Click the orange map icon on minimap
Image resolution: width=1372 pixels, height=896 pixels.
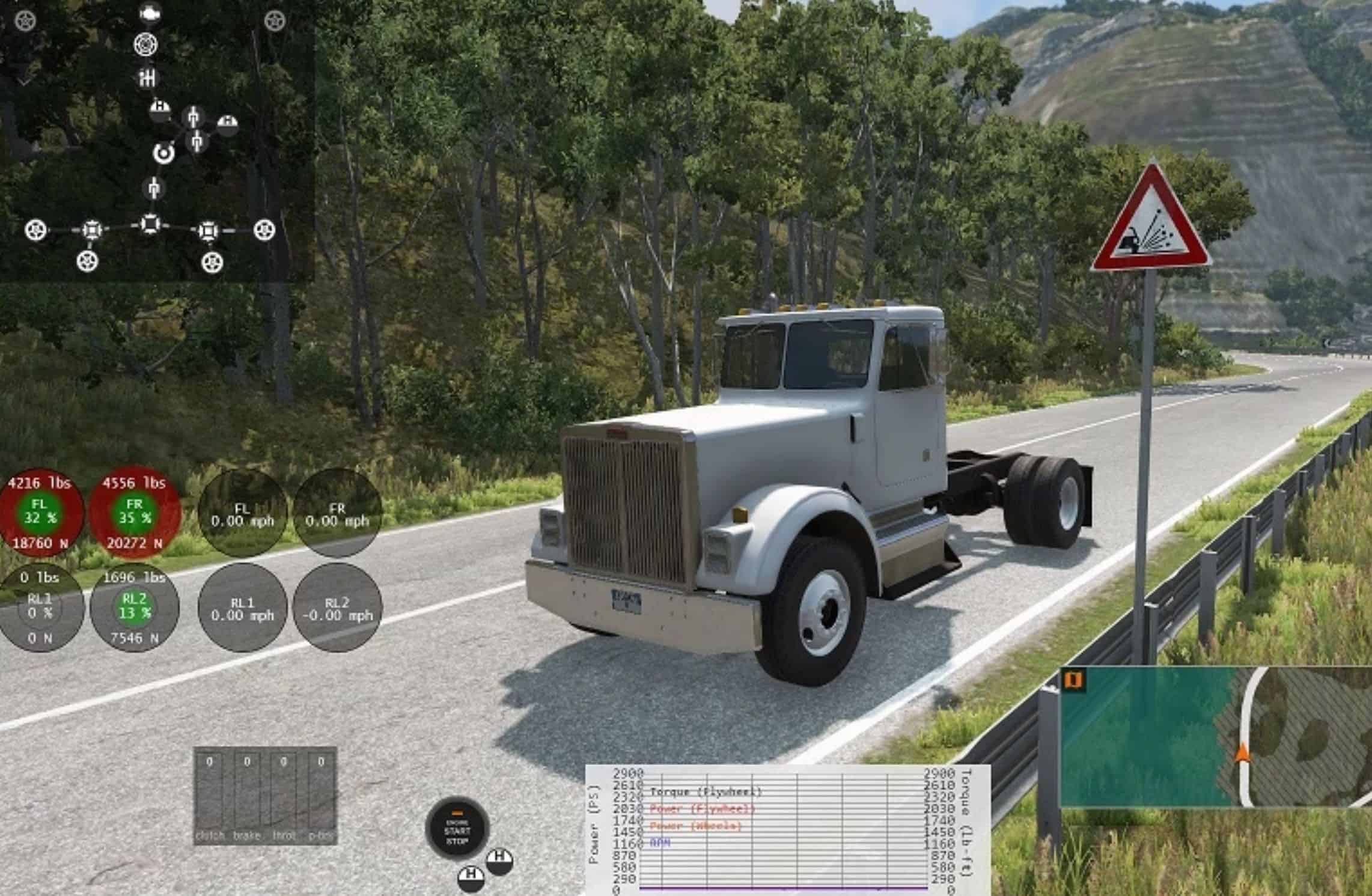[1073, 680]
